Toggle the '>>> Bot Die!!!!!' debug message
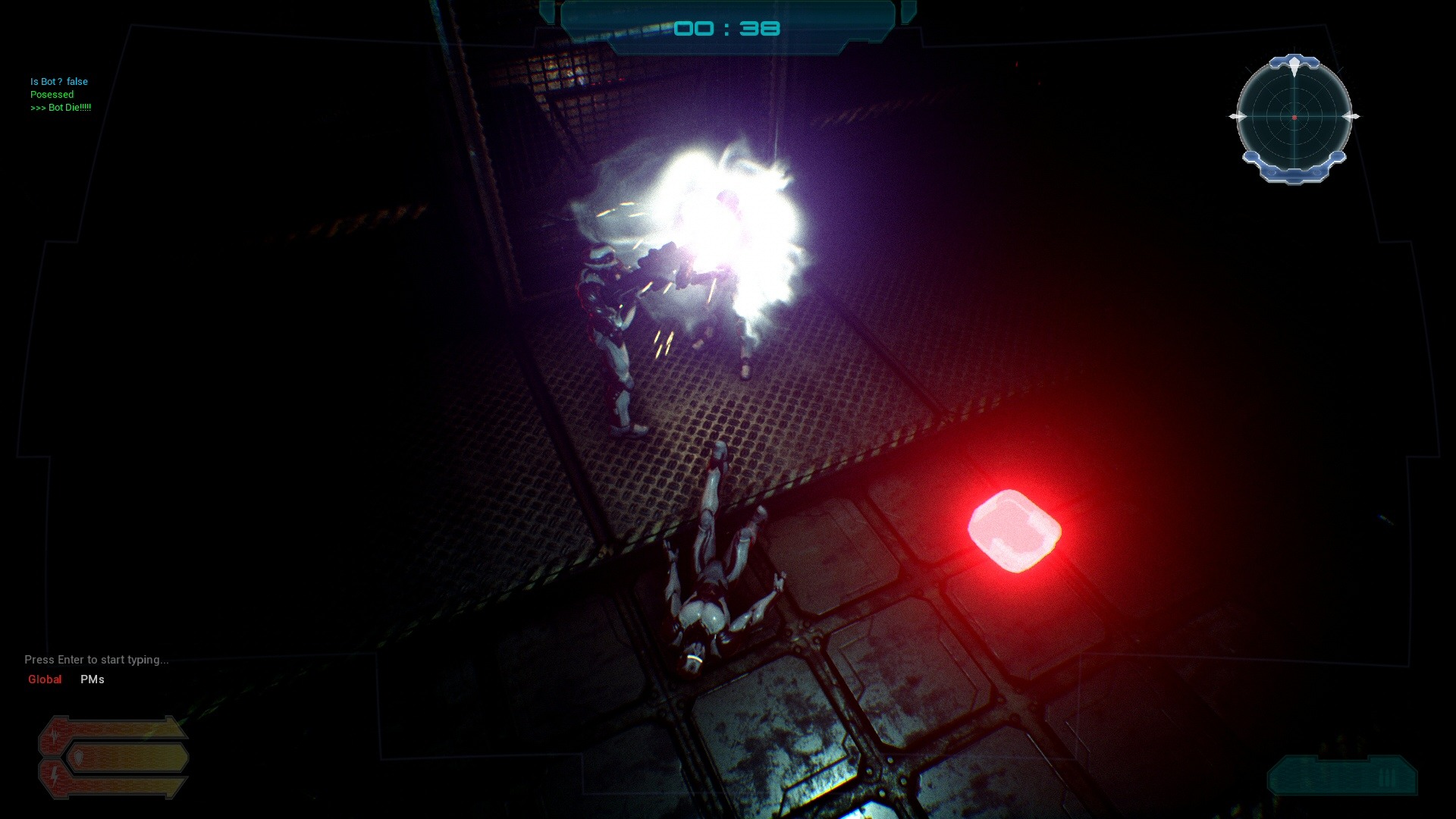1456x819 pixels. 61,107
